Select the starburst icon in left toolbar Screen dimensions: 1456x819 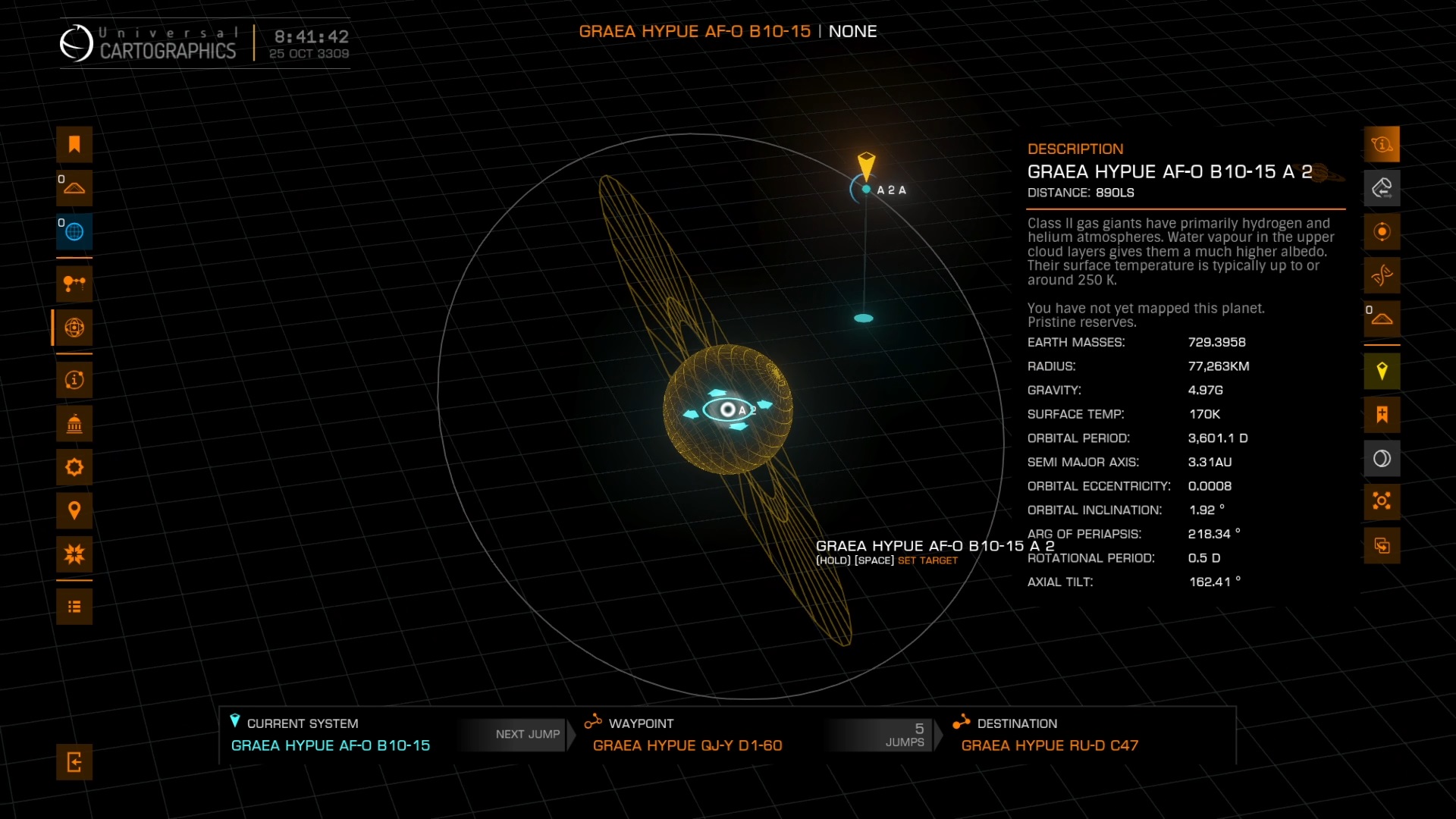point(74,554)
